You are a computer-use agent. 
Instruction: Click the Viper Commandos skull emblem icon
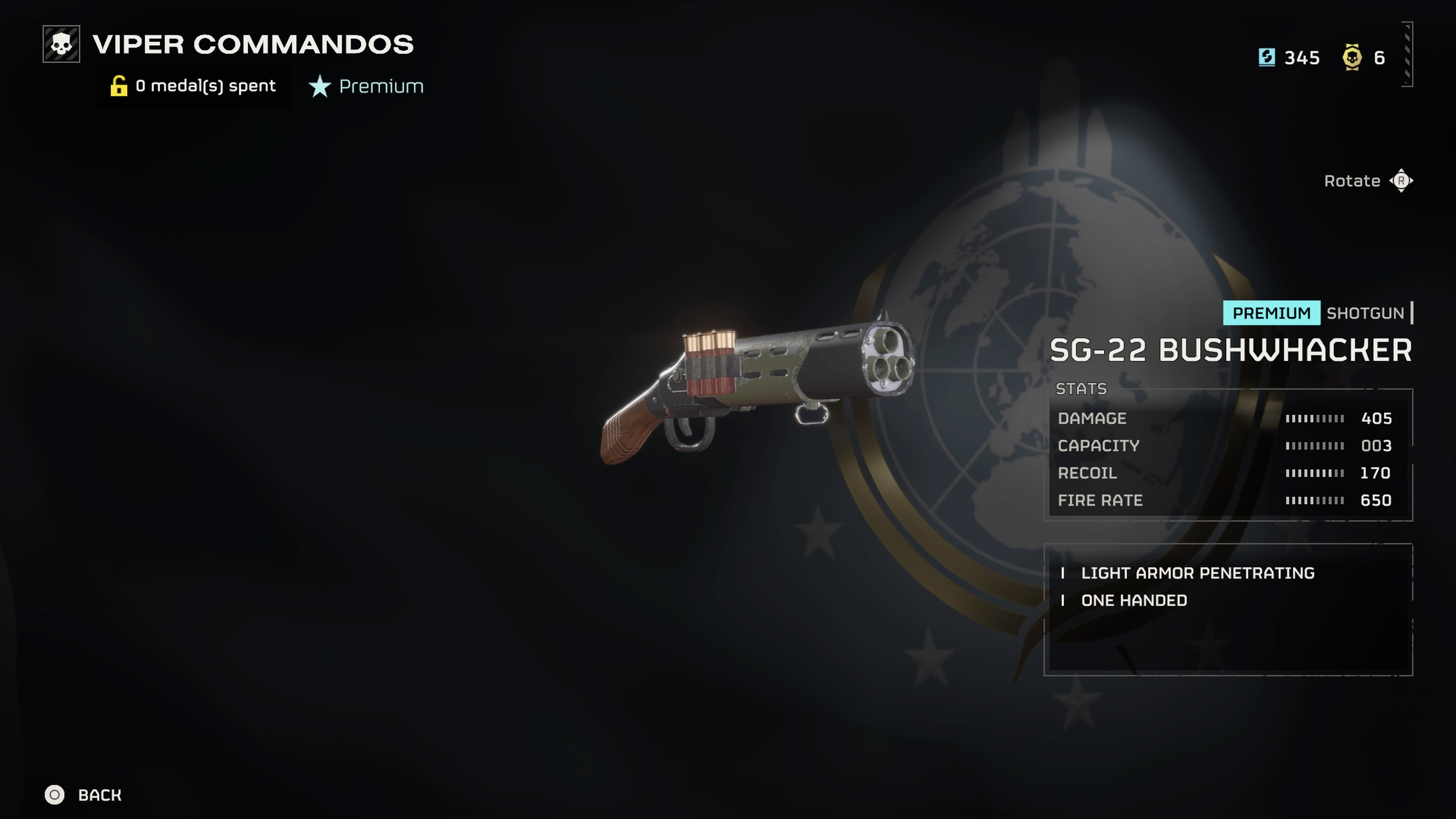pyautogui.click(x=62, y=44)
